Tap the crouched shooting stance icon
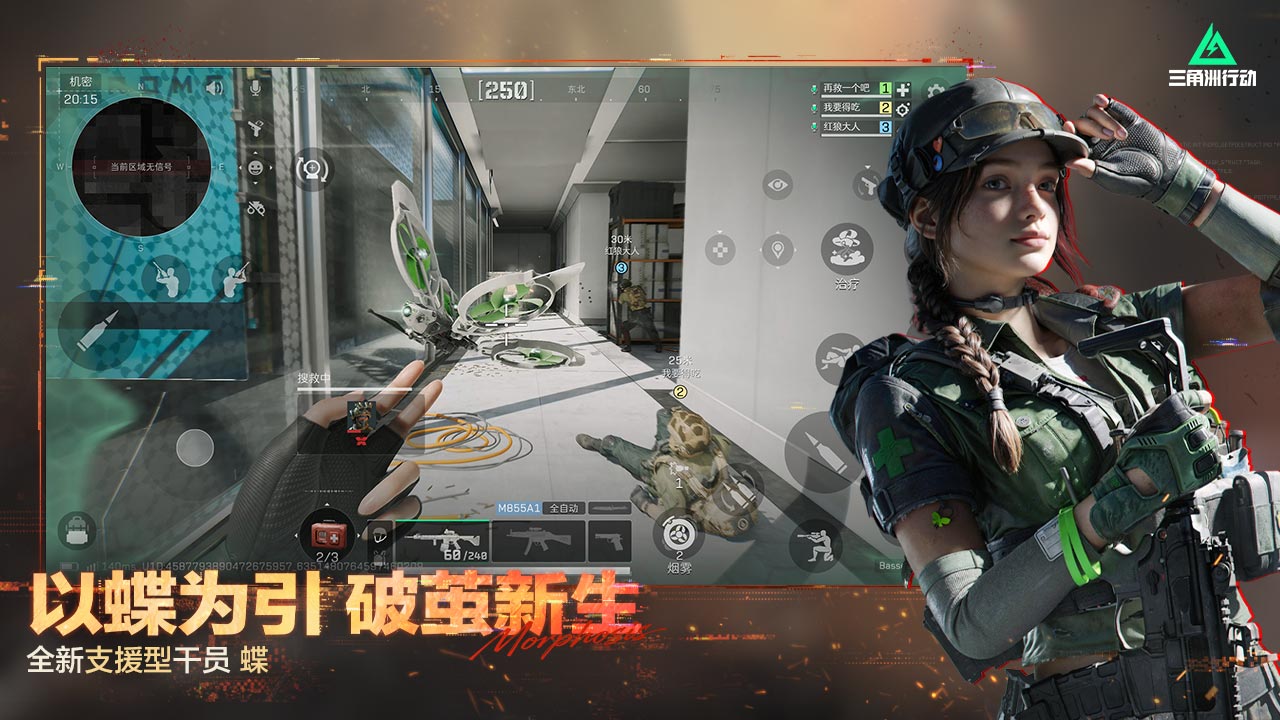This screenshot has width=1280, height=720. (816, 544)
